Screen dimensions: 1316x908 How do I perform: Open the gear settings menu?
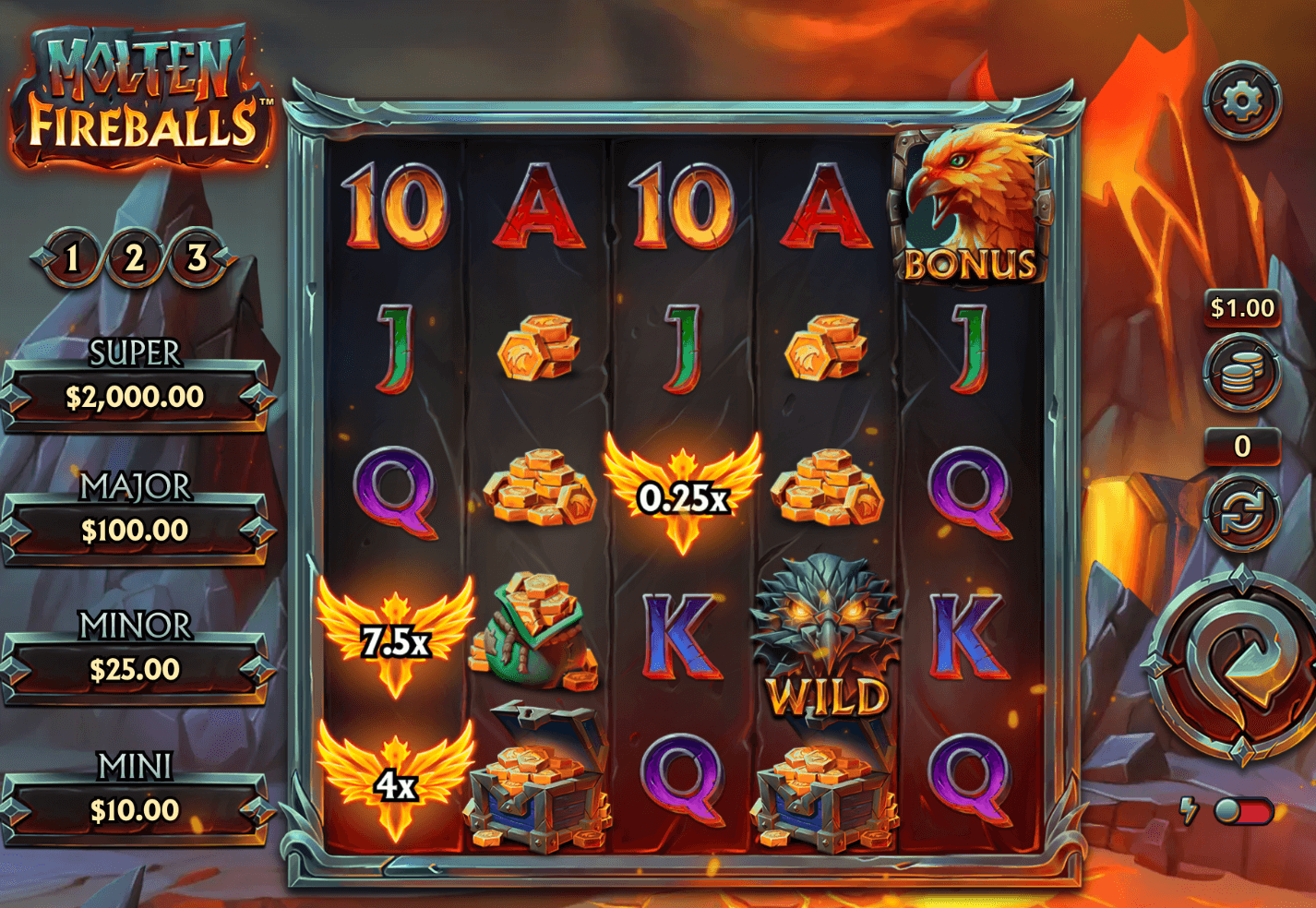click(1242, 101)
